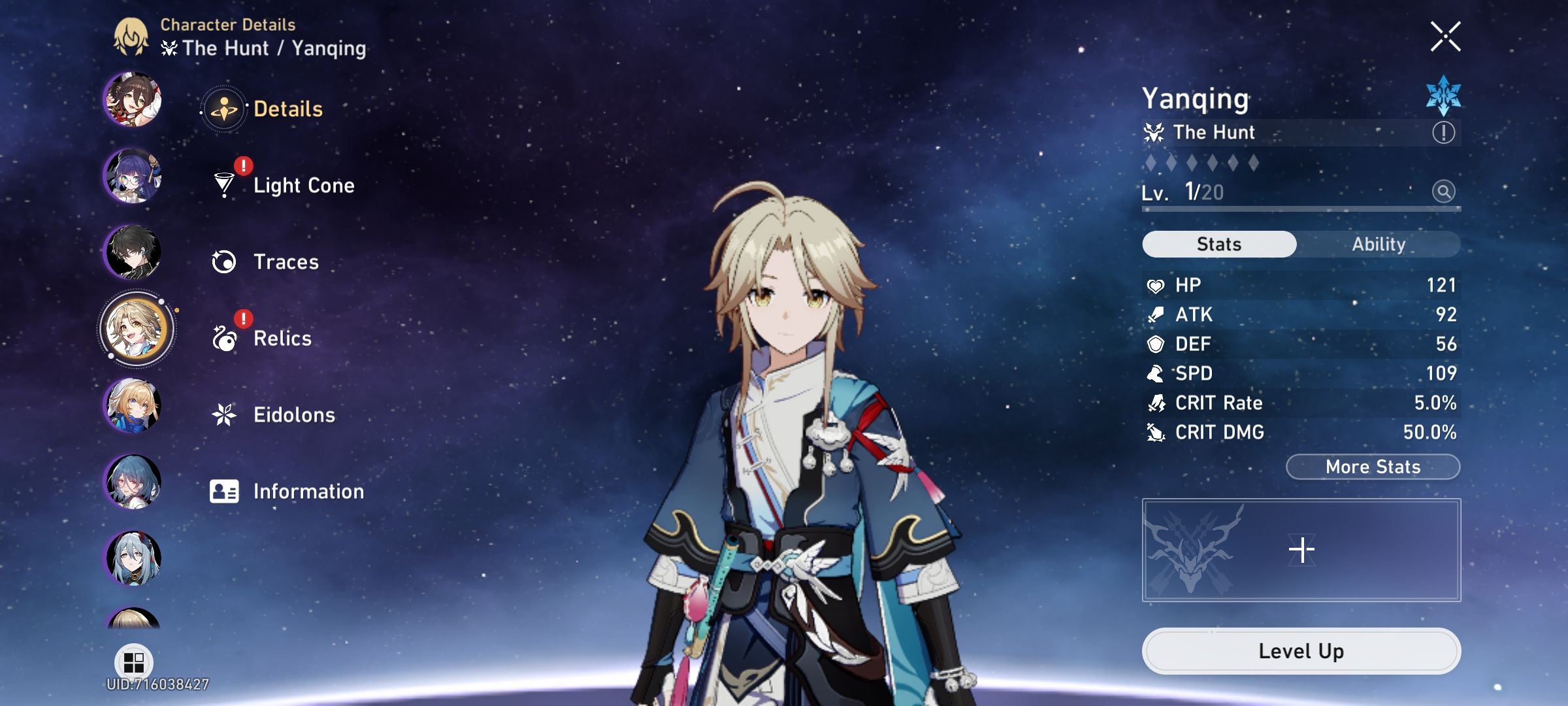The height and width of the screenshot is (706, 1568).
Task: Select the Traces menu icon
Action: click(225, 261)
